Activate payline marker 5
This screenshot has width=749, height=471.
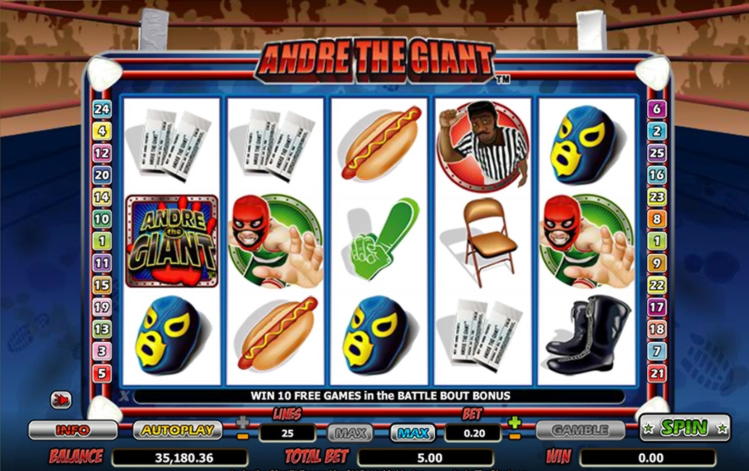point(102,373)
